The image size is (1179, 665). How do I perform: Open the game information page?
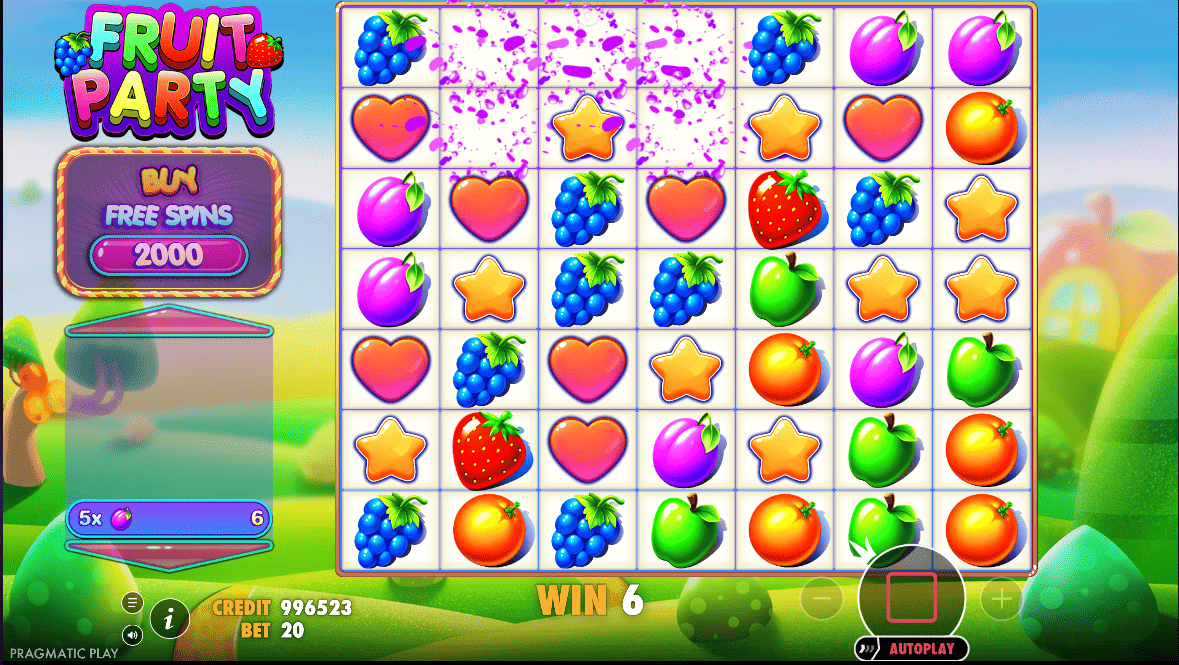click(x=170, y=620)
